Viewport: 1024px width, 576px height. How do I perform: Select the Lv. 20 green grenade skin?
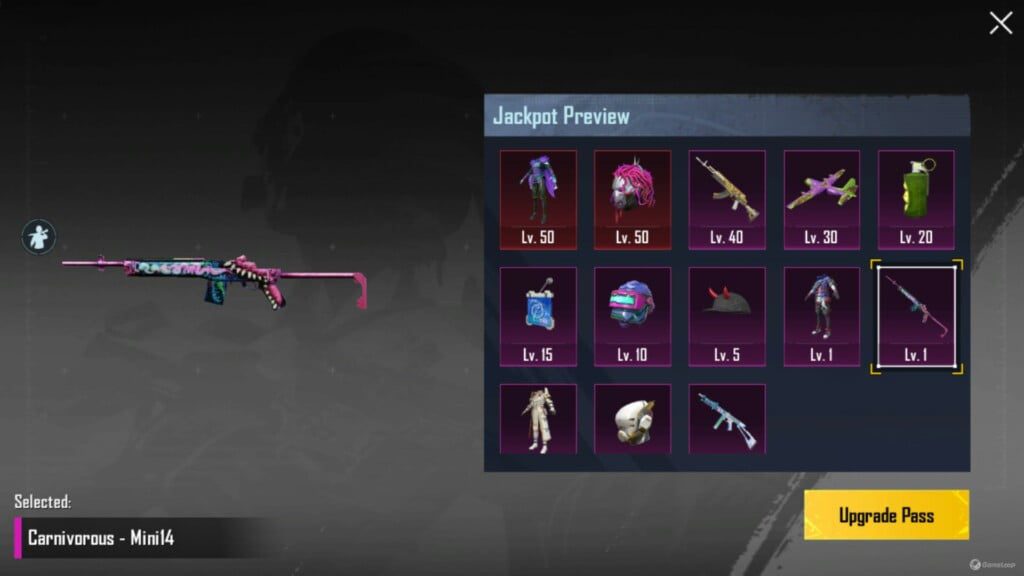tap(916, 199)
